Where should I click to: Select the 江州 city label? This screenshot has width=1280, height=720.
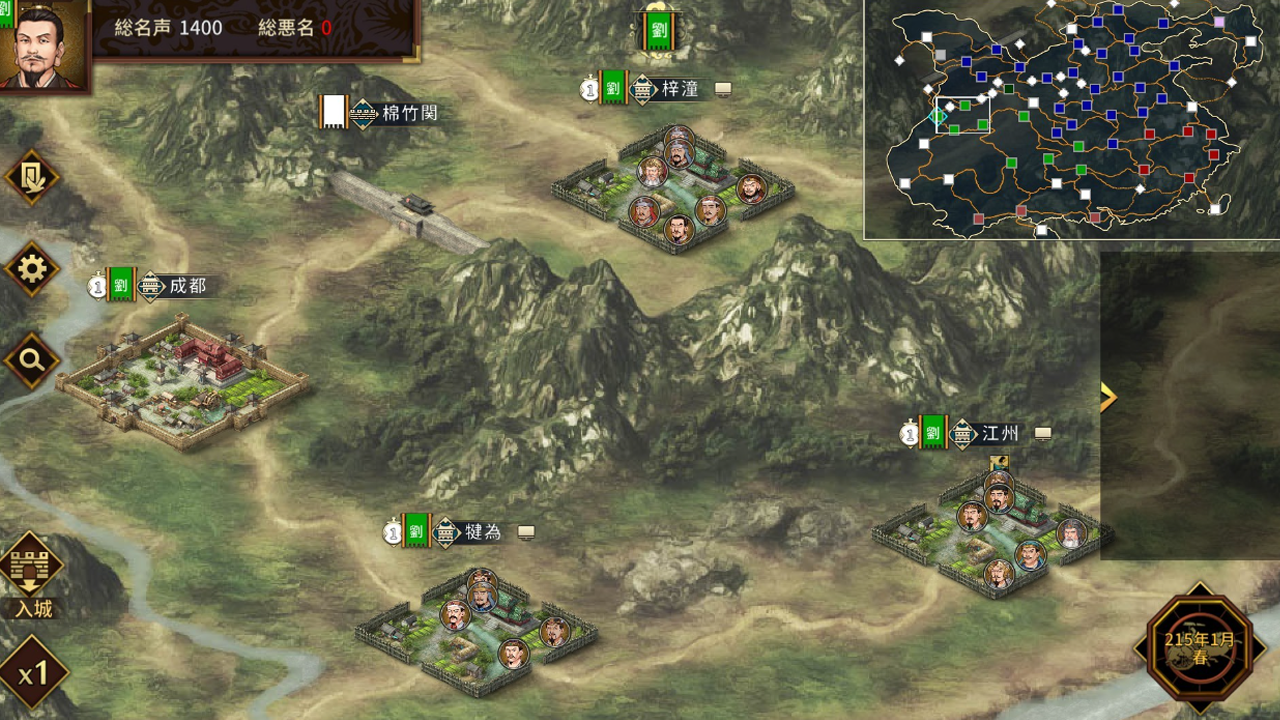click(1000, 433)
